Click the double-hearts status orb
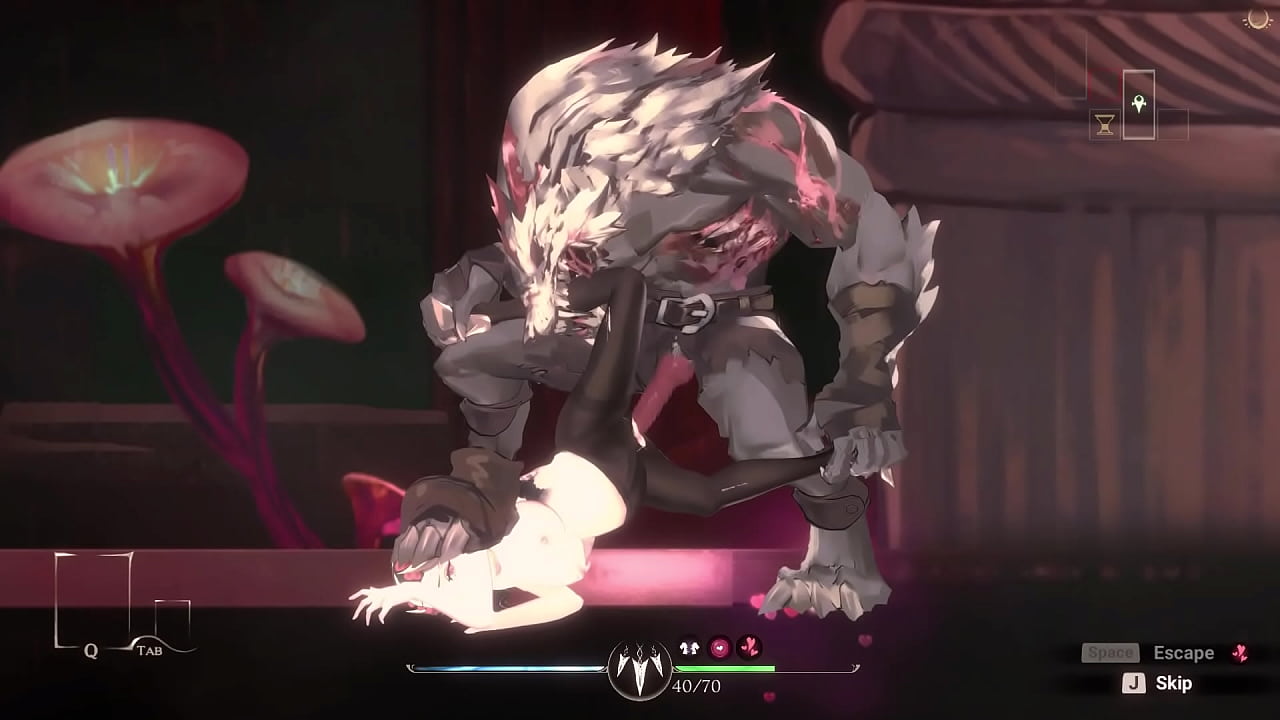 click(749, 646)
